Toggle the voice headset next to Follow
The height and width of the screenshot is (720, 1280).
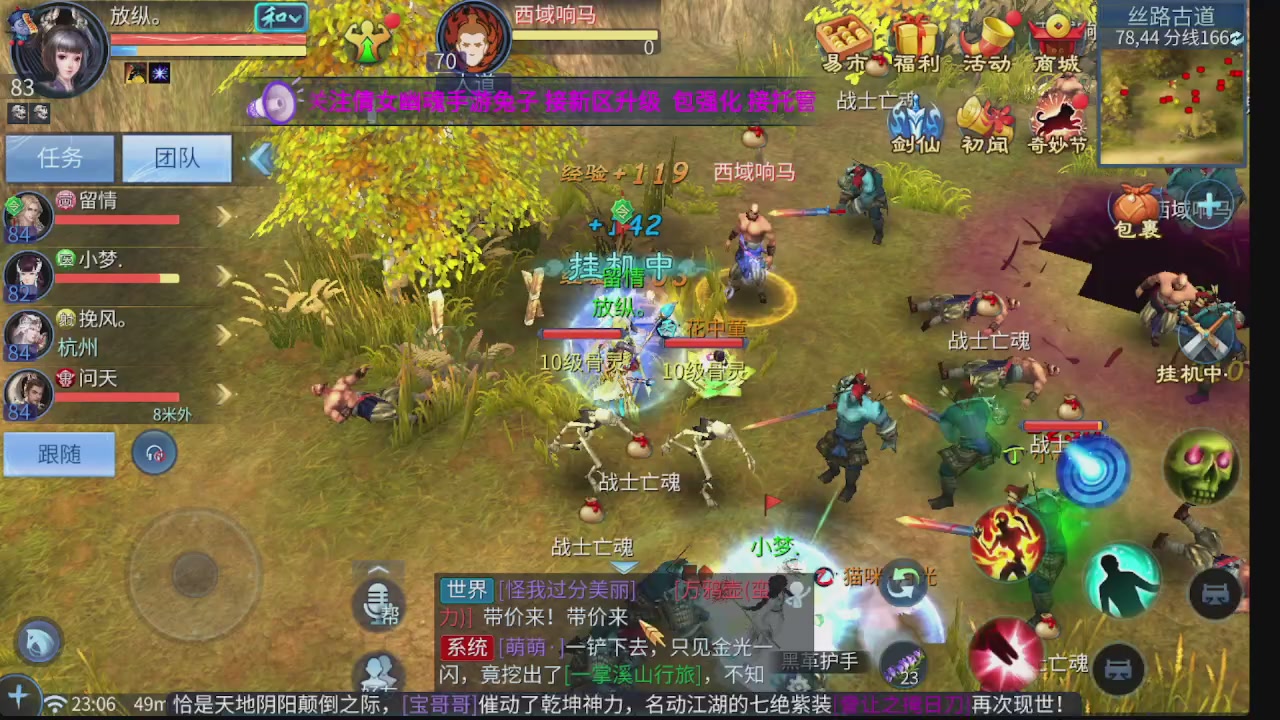[x=155, y=453]
